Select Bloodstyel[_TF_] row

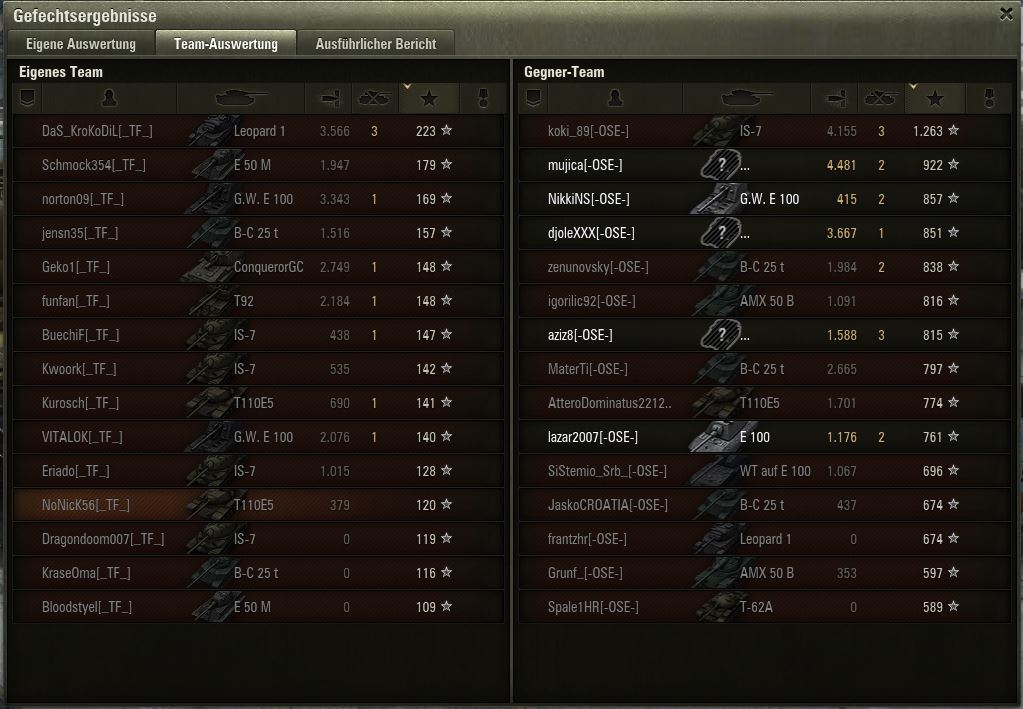[87, 607]
